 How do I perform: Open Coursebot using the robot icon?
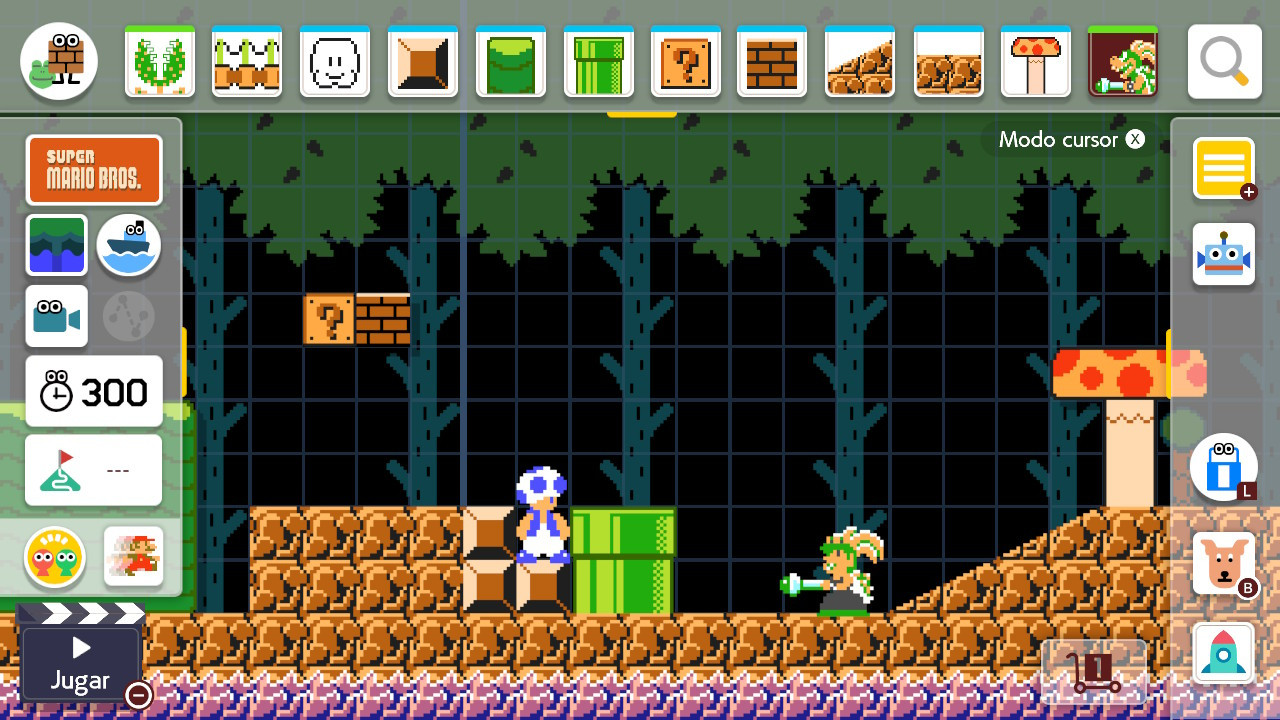pyautogui.click(x=1223, y=254)
